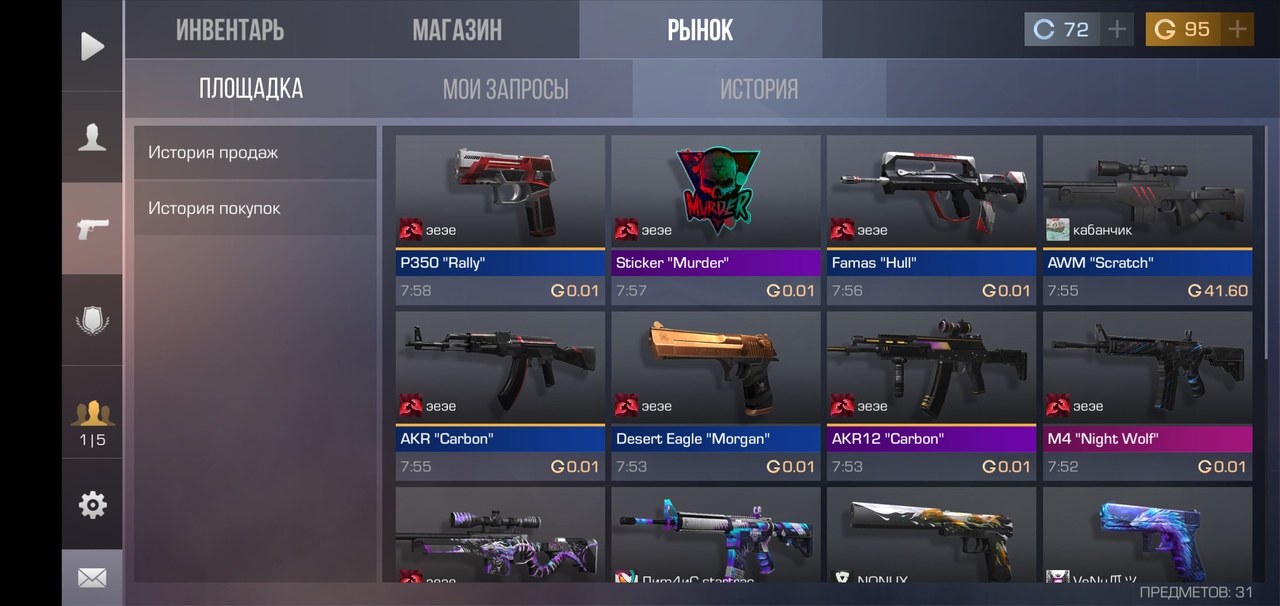
Task: Add silver currency with plus button
Action: click(1117, 29)
